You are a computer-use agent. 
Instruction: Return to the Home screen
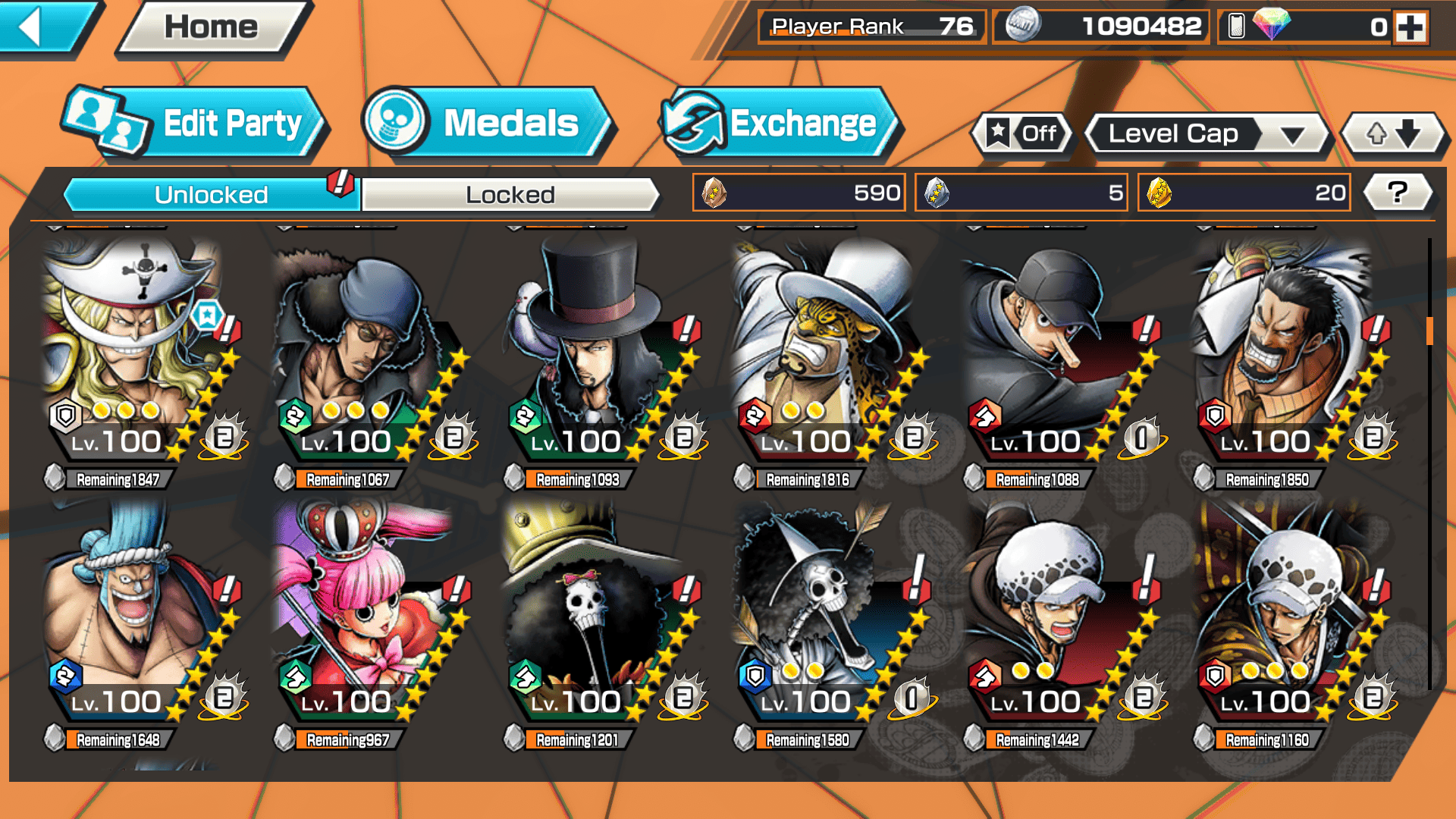211,27
